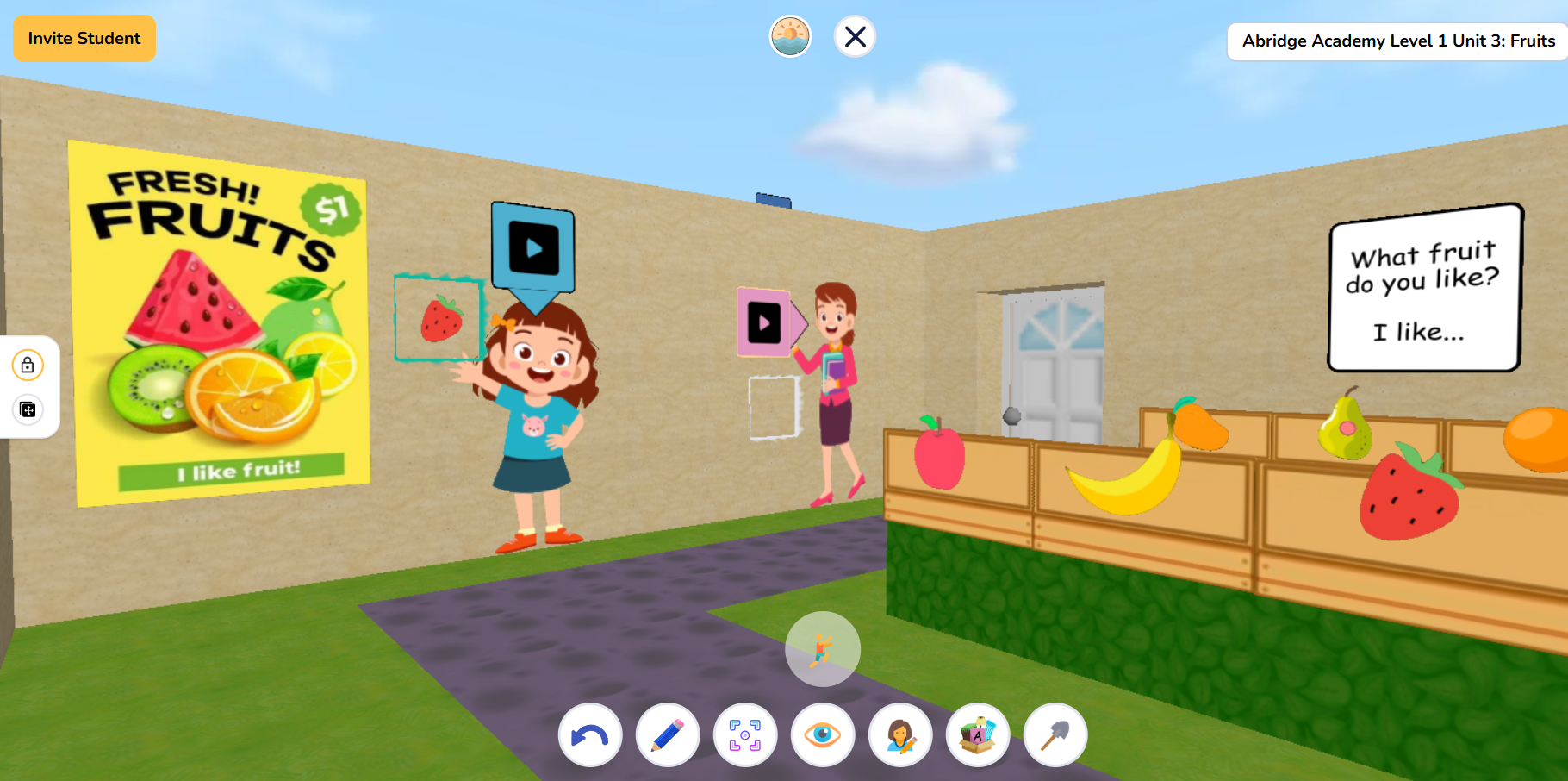Open the student character editor icon

[x=900, y=735]
